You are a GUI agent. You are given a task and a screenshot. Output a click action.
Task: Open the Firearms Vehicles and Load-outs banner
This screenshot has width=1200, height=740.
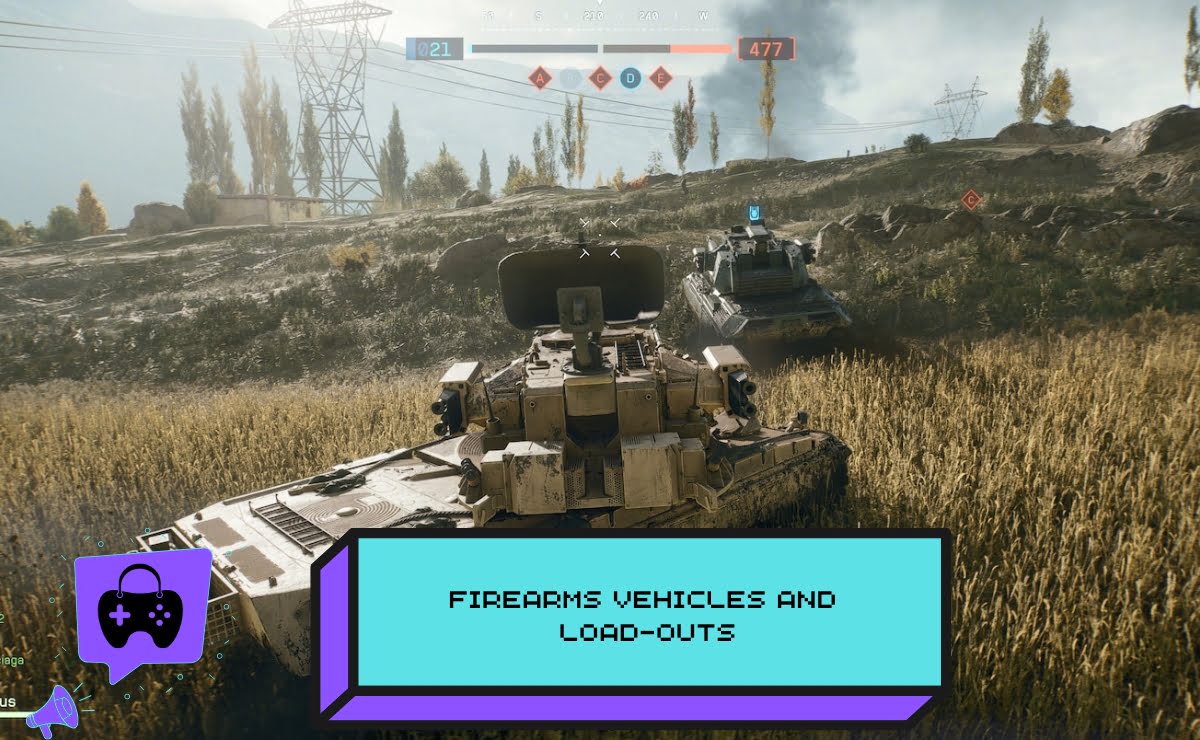pyautogui.click(x=642, y=614)
